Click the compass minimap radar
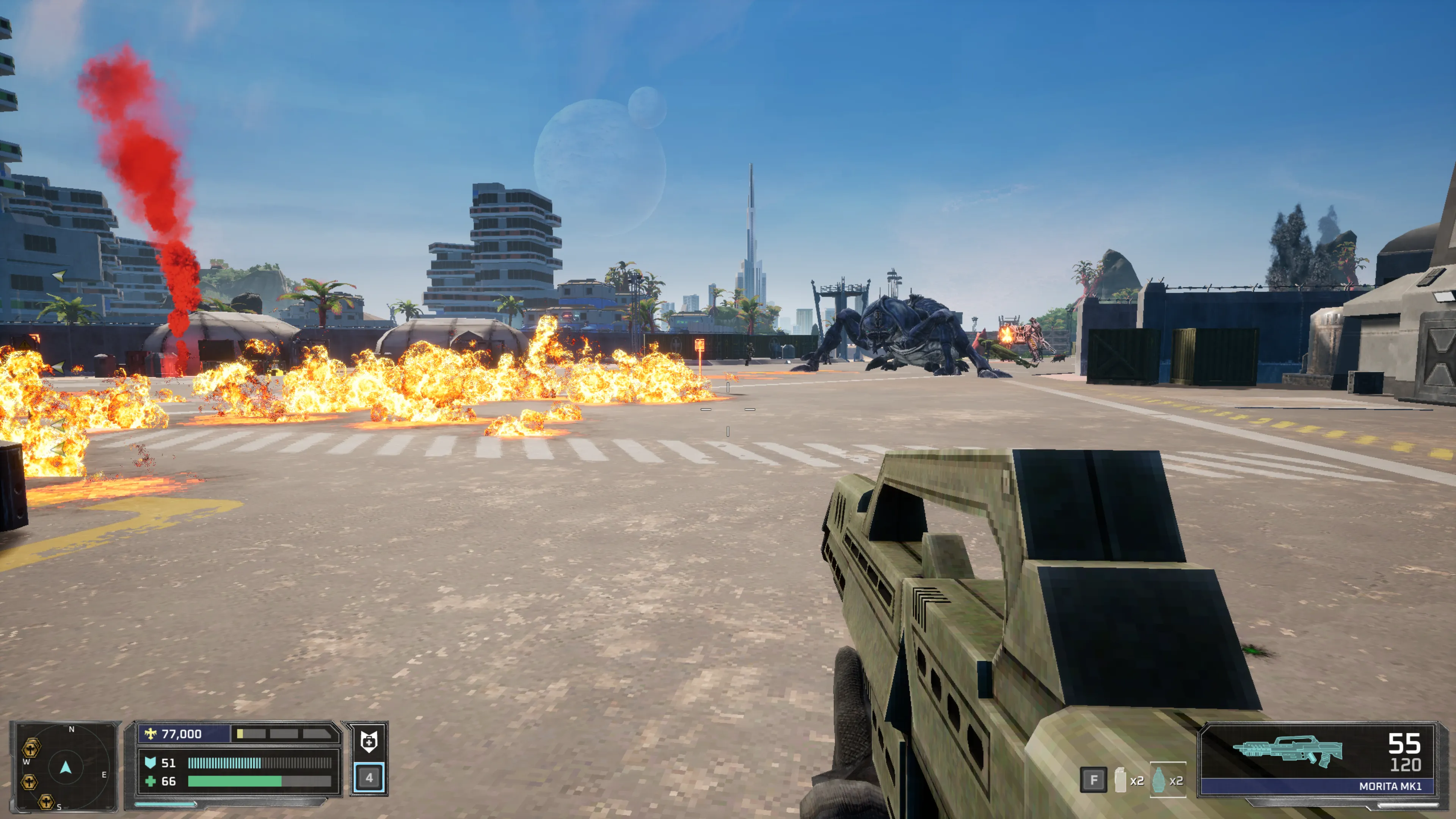The height and width of the screenshot is (819, 1456). pos(66,766)
